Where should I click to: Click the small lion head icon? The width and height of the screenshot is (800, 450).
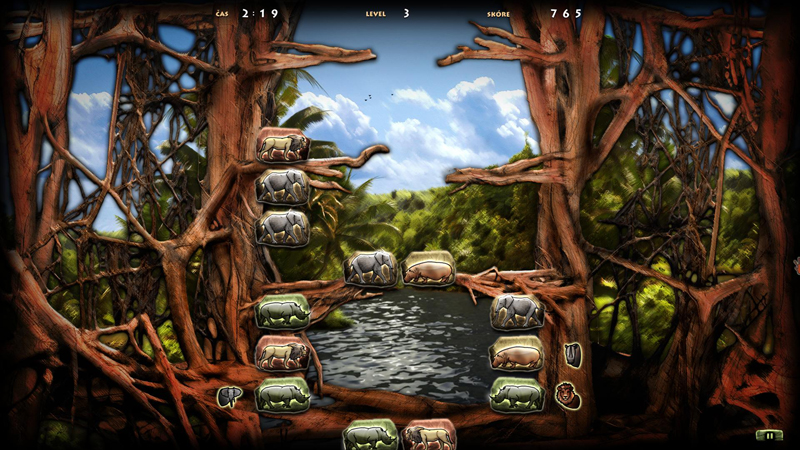(569, 394)
